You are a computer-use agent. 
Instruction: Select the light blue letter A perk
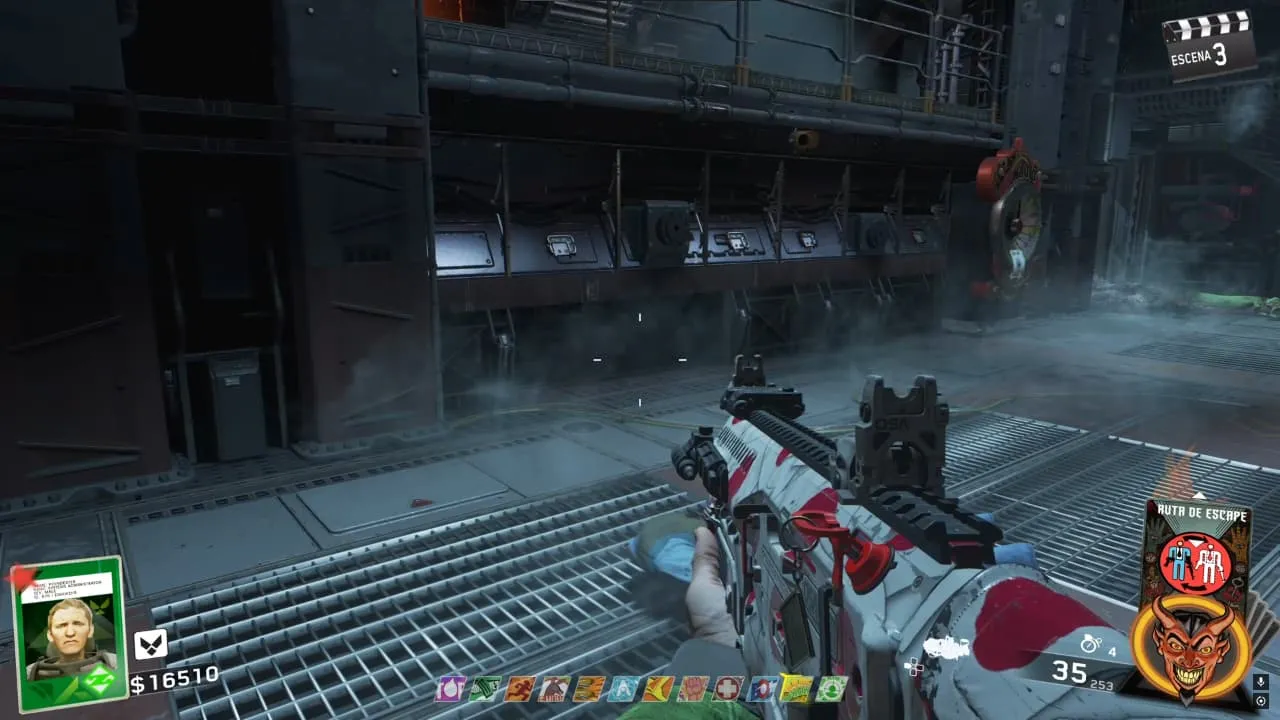[624, 688]
